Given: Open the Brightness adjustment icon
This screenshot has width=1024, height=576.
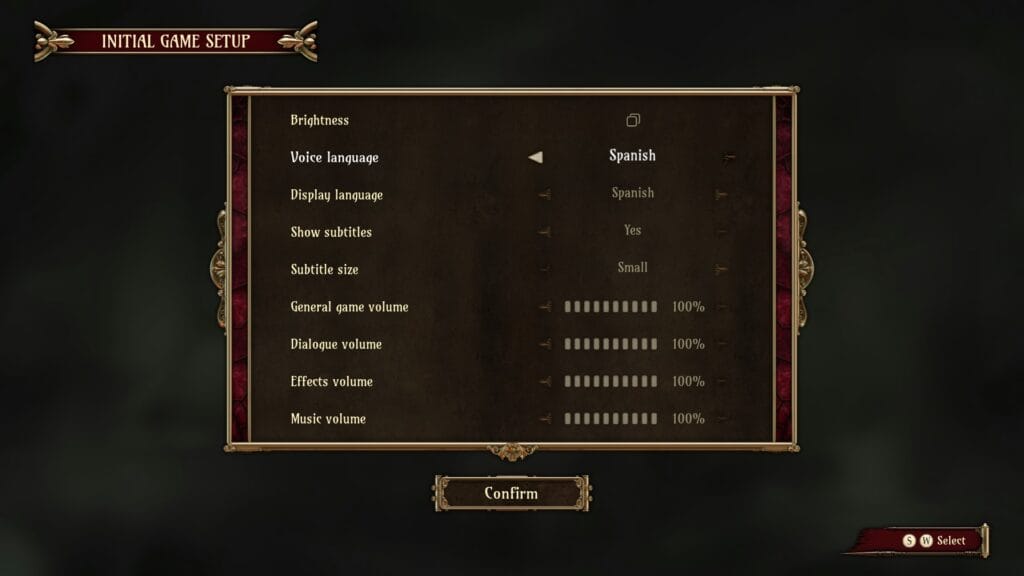Looking at the screenshot, I should 632,120.
